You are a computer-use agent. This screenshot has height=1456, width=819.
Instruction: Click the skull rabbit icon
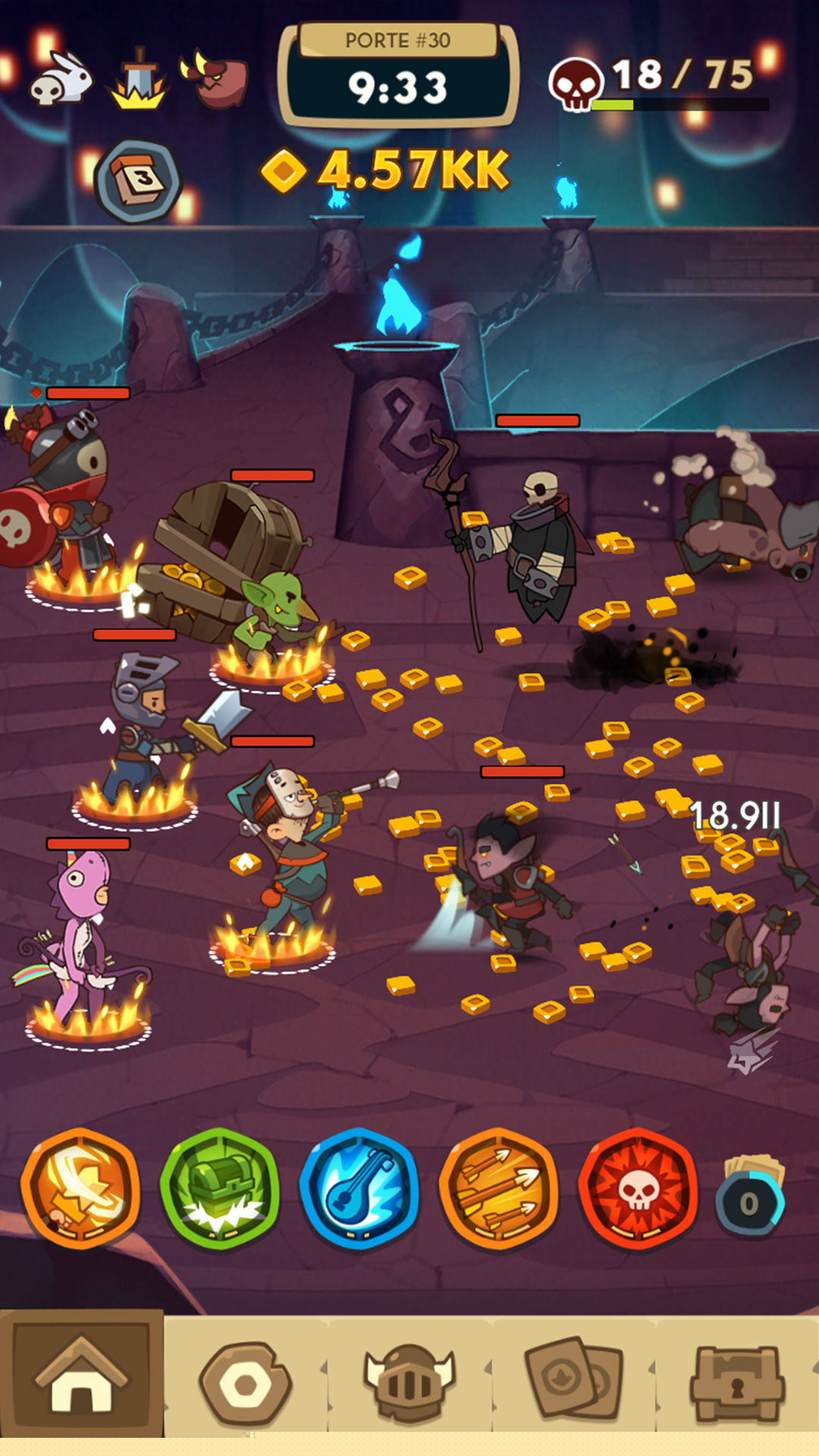click(61, 79)
